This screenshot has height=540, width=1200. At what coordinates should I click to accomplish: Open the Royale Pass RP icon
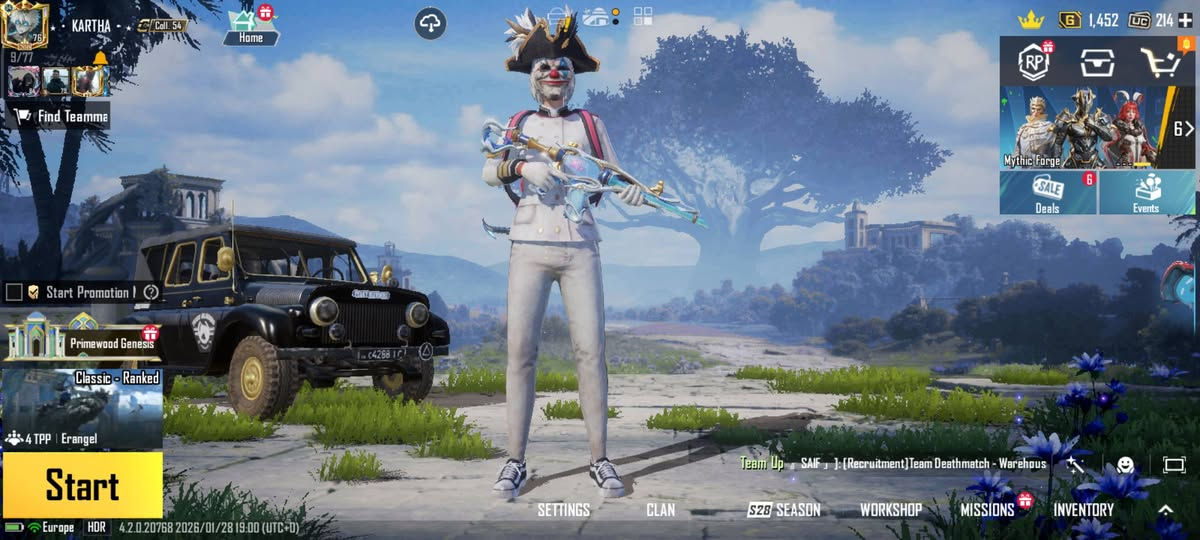tap(1034, 62)
